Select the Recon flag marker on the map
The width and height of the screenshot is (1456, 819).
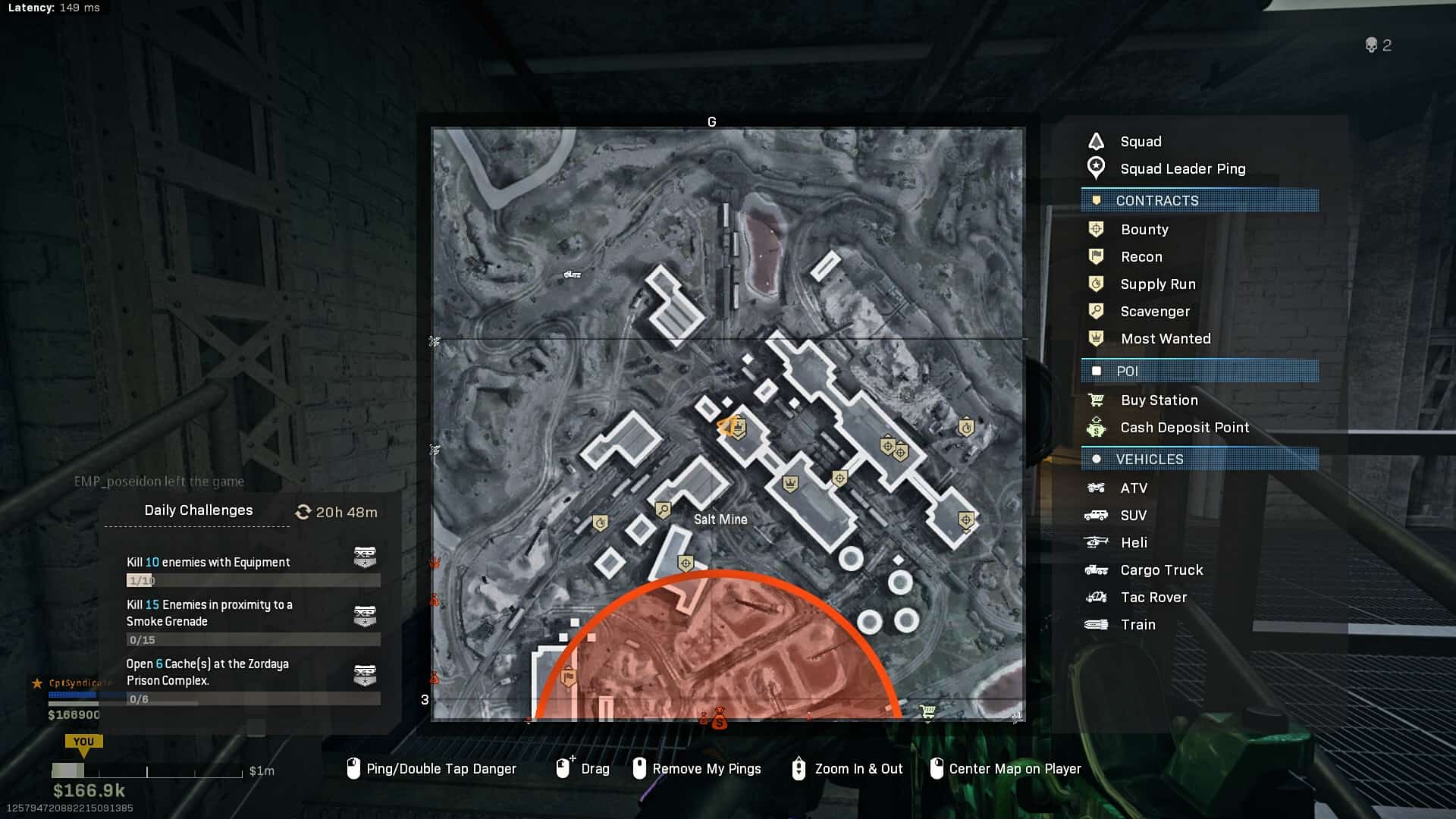(568, 676)
